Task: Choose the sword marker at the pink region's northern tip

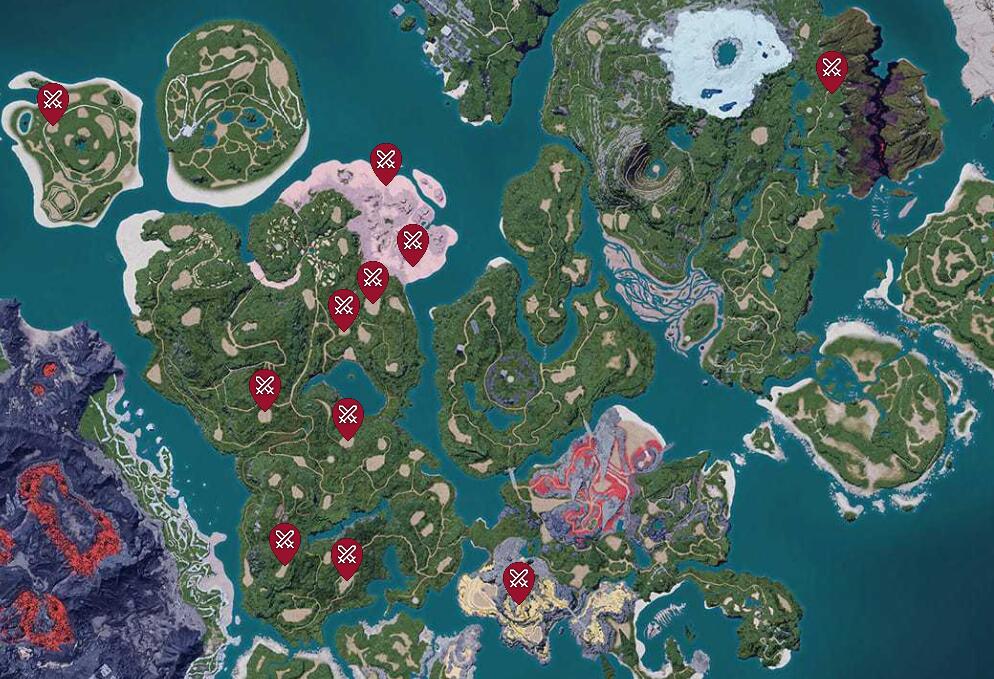Action: (x=386, y=161)
